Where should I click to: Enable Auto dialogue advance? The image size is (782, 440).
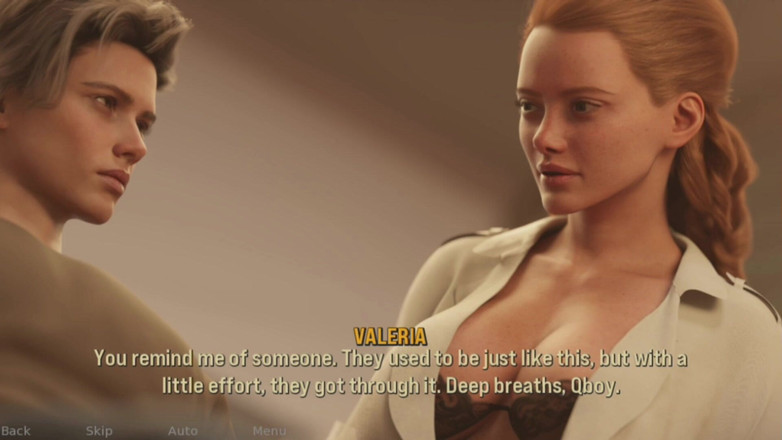(182, 431)
